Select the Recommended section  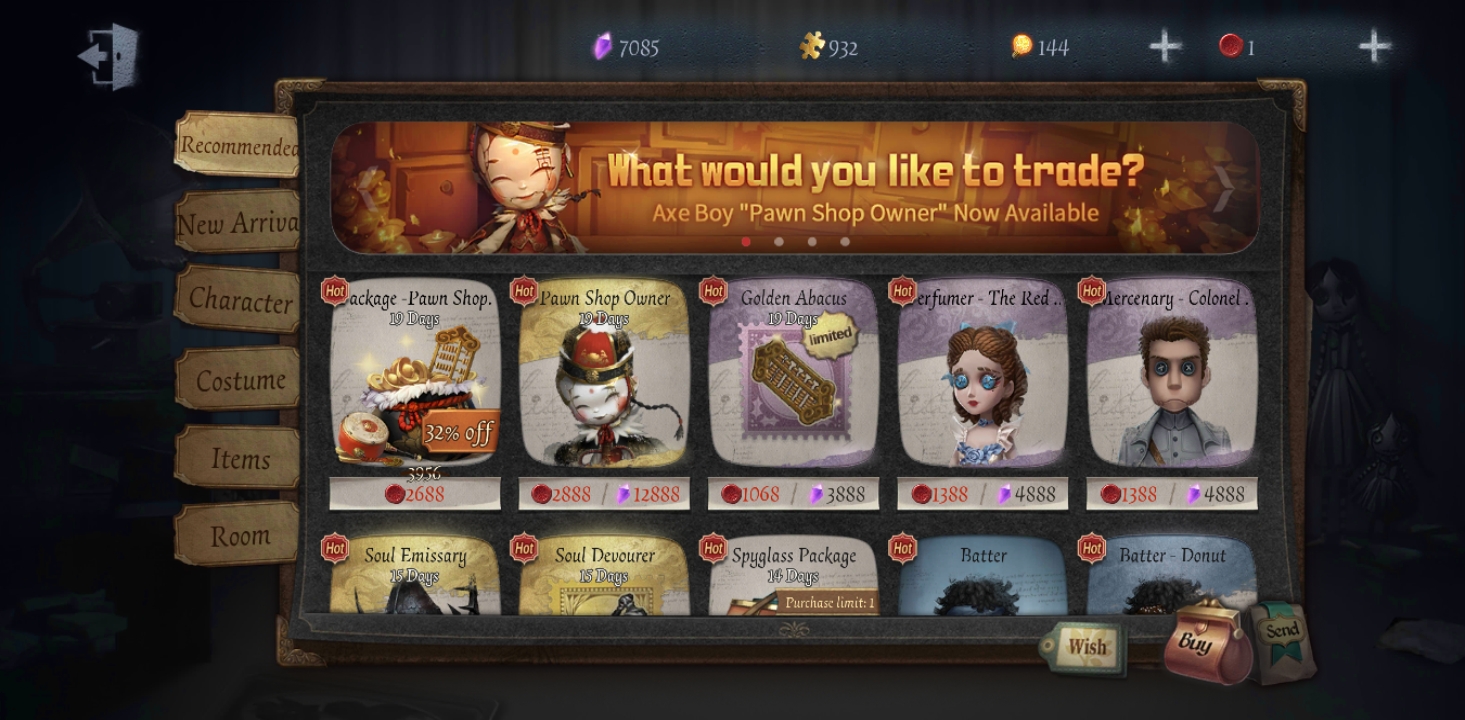click(x=239, y=146)
